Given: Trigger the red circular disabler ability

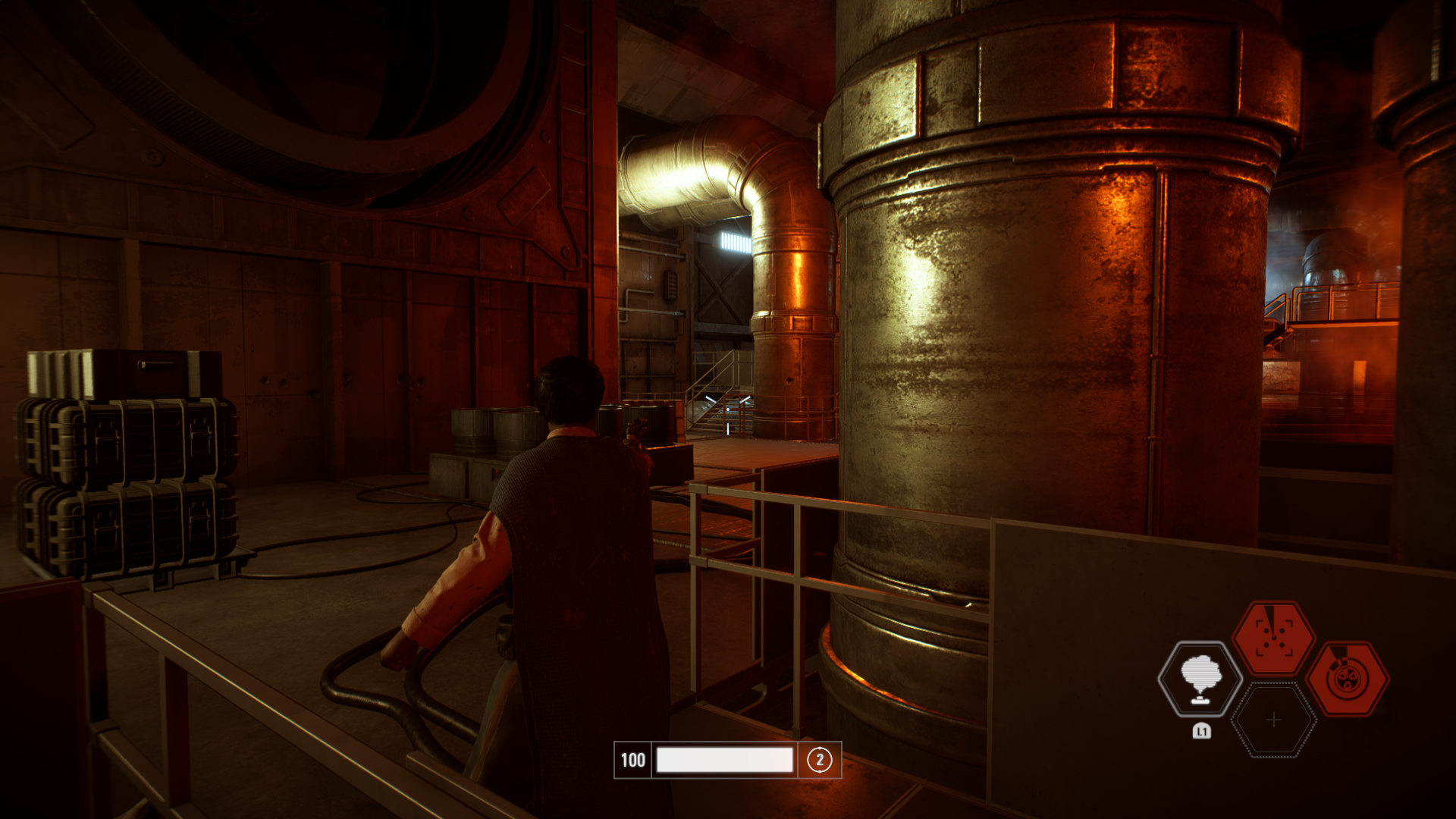Looking at the screenshot, I should (1348, 679).
